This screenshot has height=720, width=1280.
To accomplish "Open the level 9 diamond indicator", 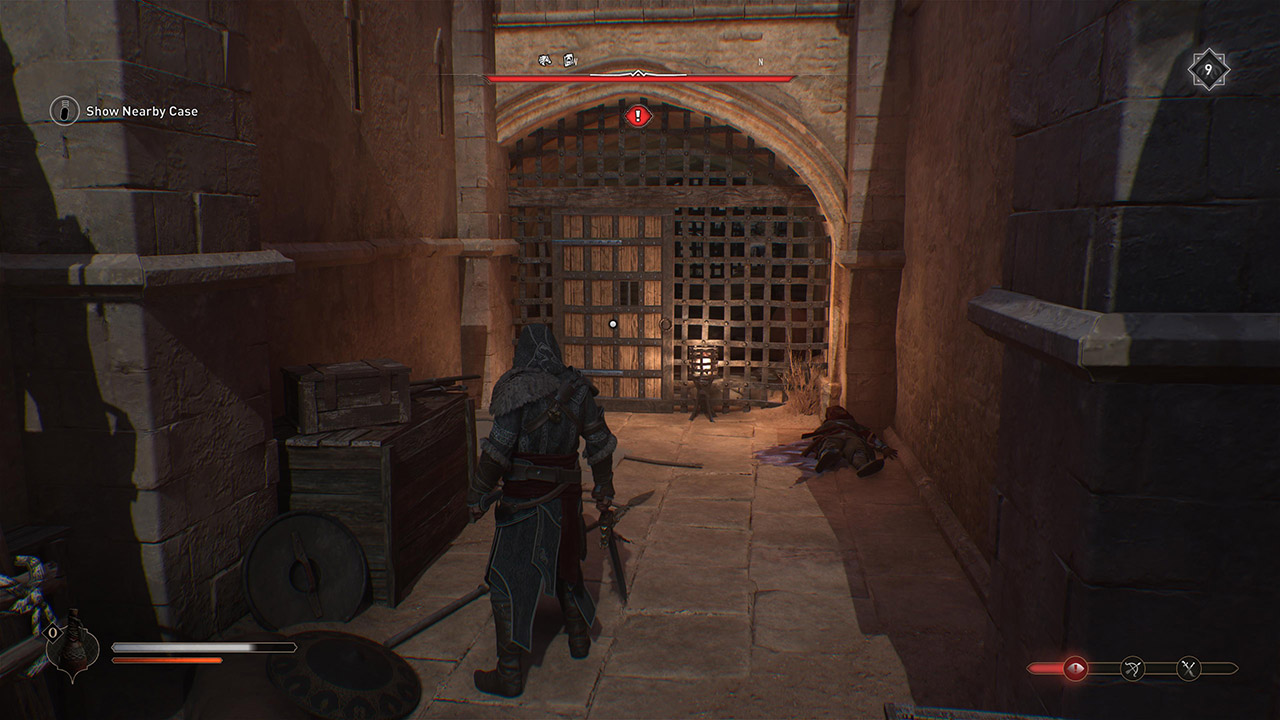I will (x=1207, y=69).
